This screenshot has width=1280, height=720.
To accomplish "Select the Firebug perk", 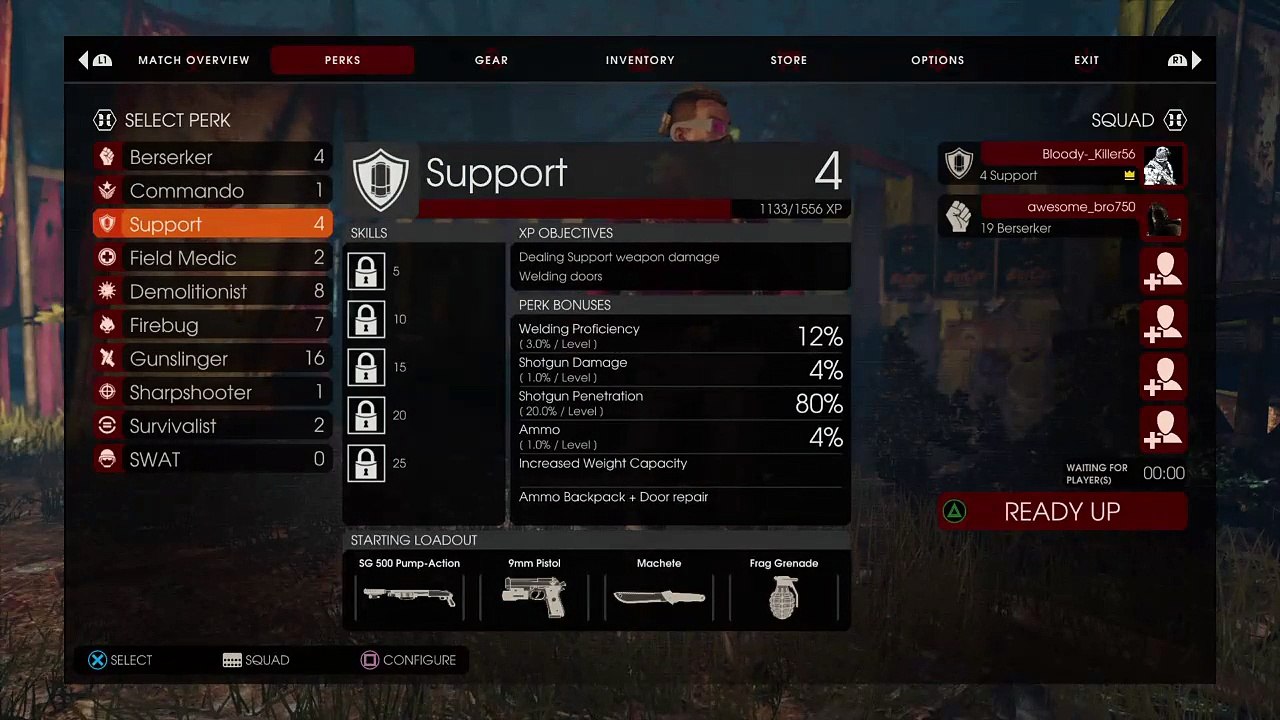I will (x=212, y=325).
